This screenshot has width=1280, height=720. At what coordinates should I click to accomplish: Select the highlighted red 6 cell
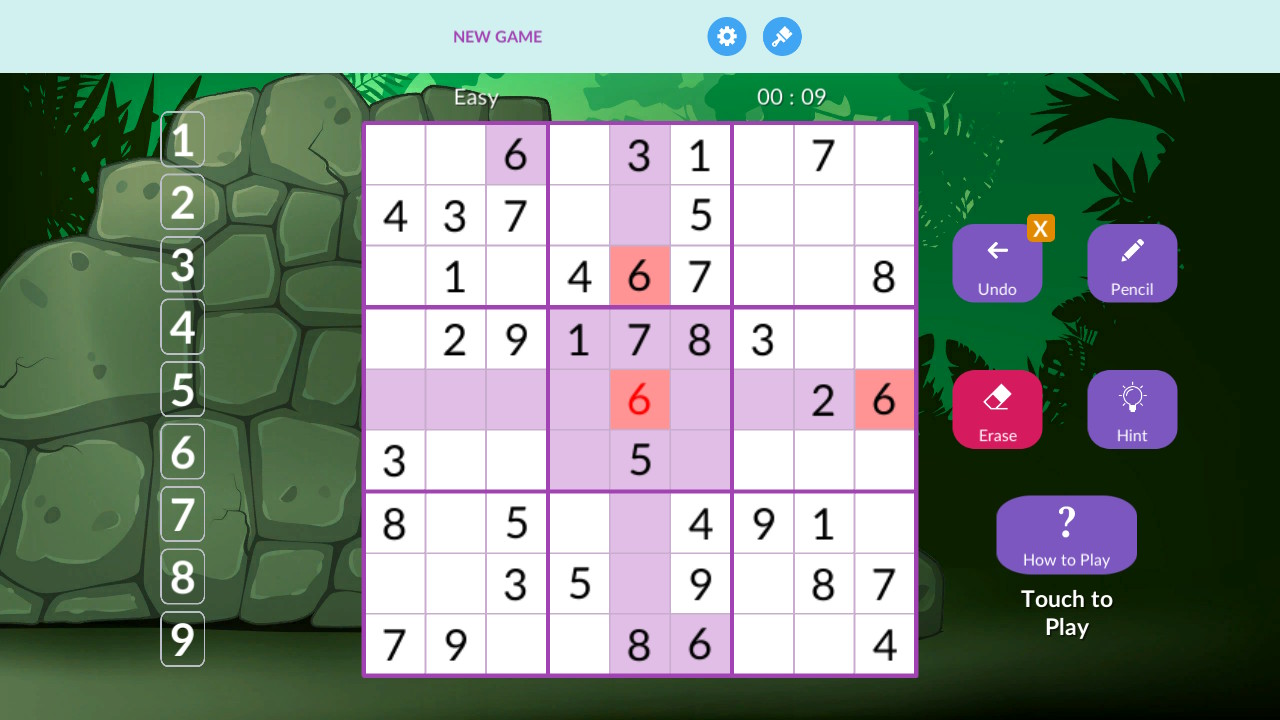640,399
